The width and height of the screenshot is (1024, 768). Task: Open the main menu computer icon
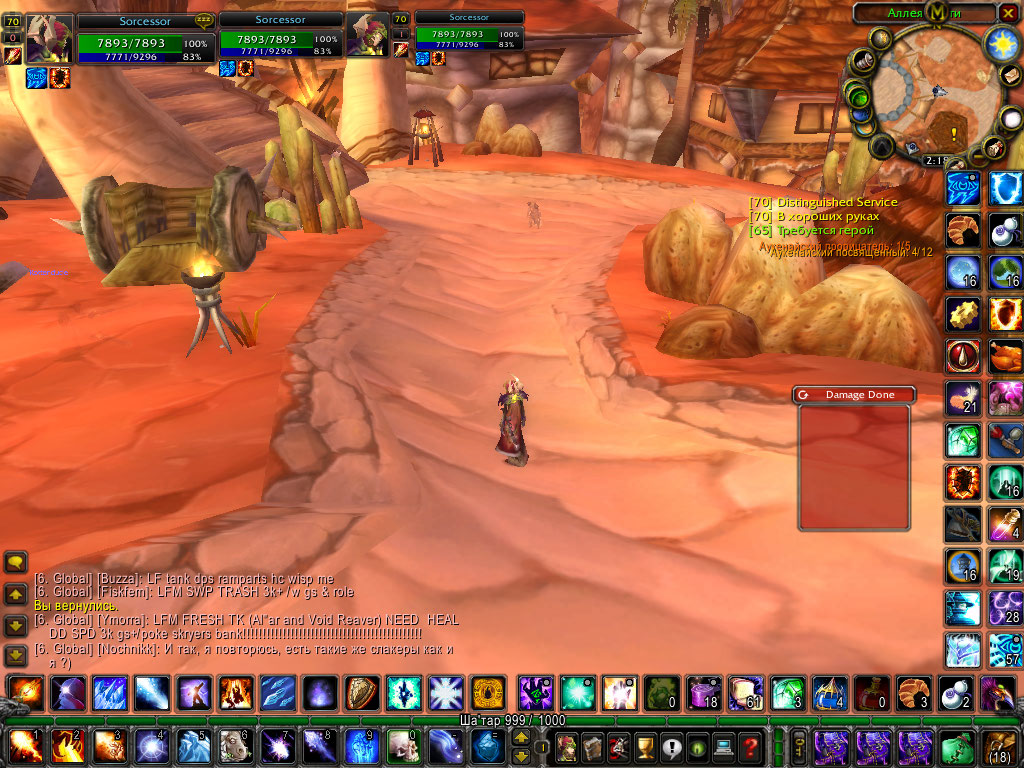coord(722,746)
